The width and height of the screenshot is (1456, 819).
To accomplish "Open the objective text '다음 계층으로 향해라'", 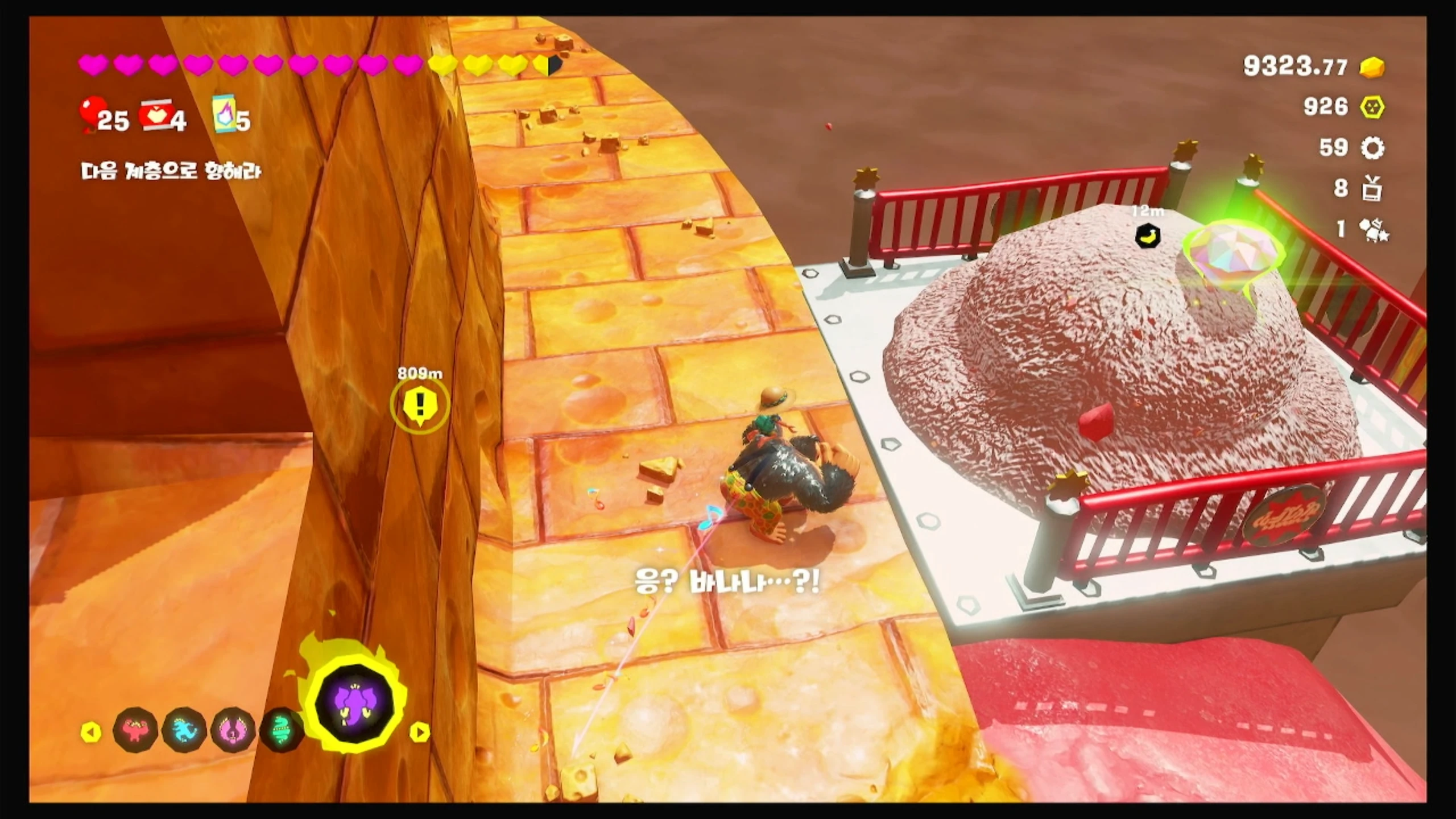I will (x=171, y=171).
